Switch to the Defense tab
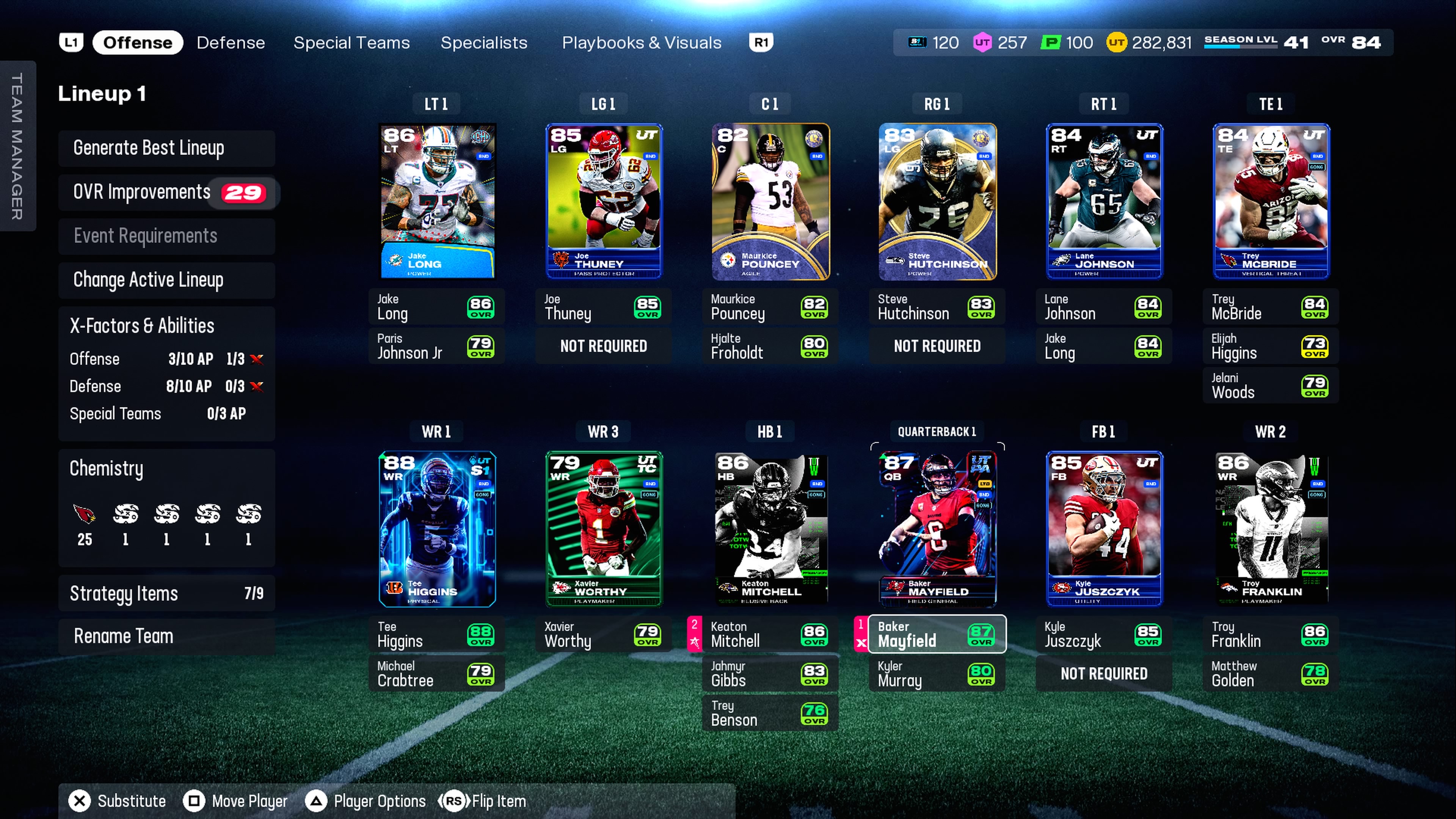The image size is (1456, 819). [231, 42]
